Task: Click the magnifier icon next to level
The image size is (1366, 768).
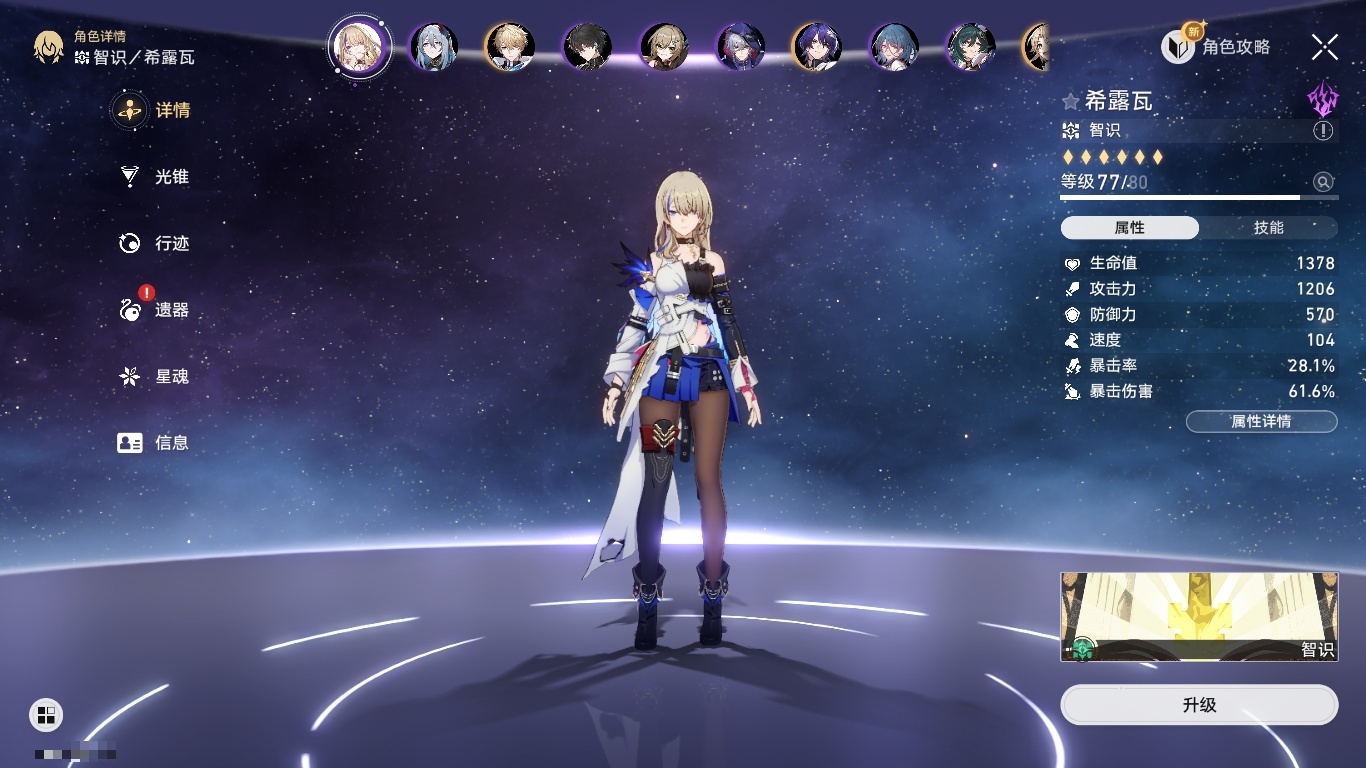Action: coord(1323,182)
